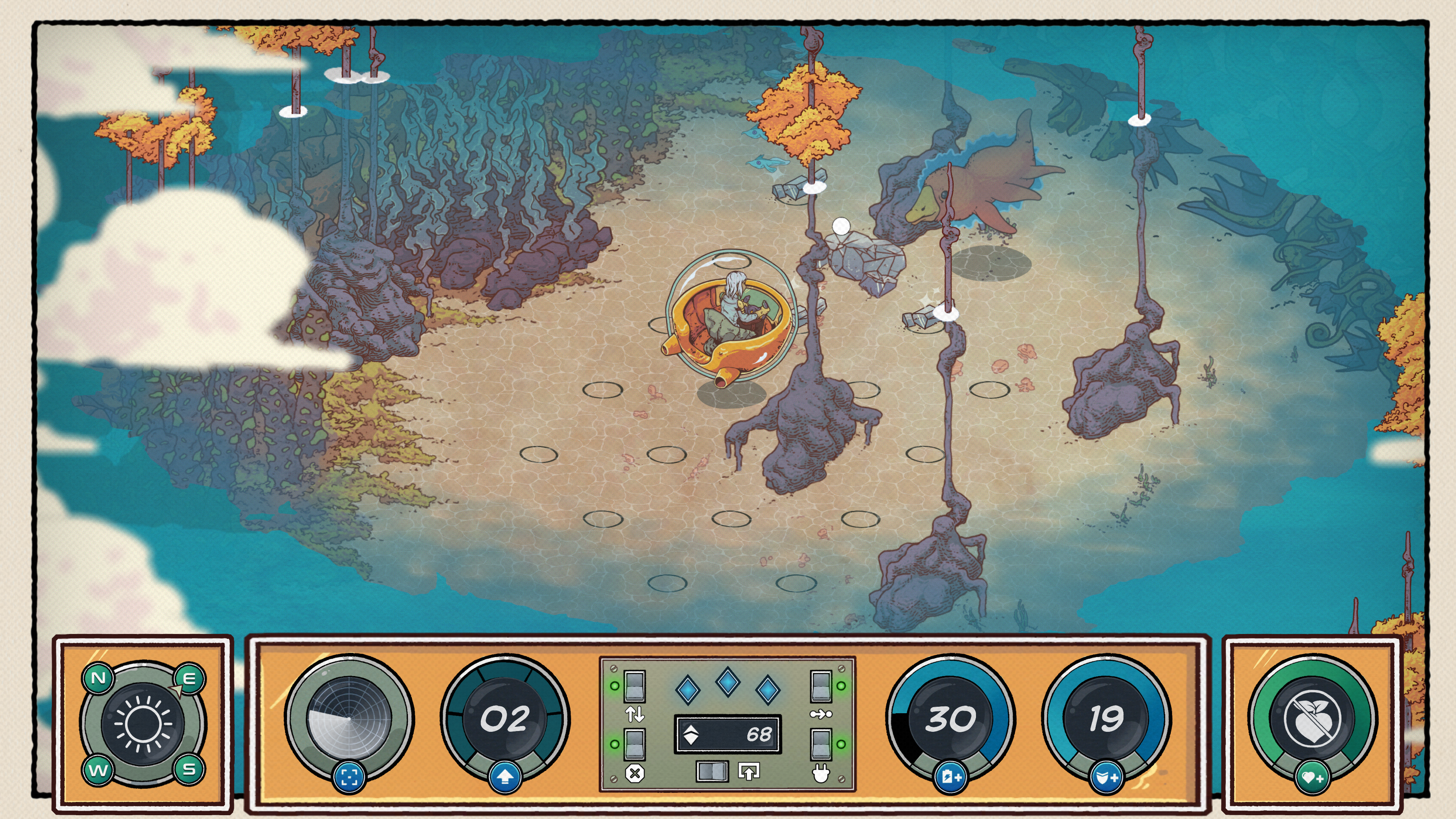This screenshot has height=819, width=1456.
Task: Toggle the horizontal switch beside the eject icon
Action: tap(712, 772)
